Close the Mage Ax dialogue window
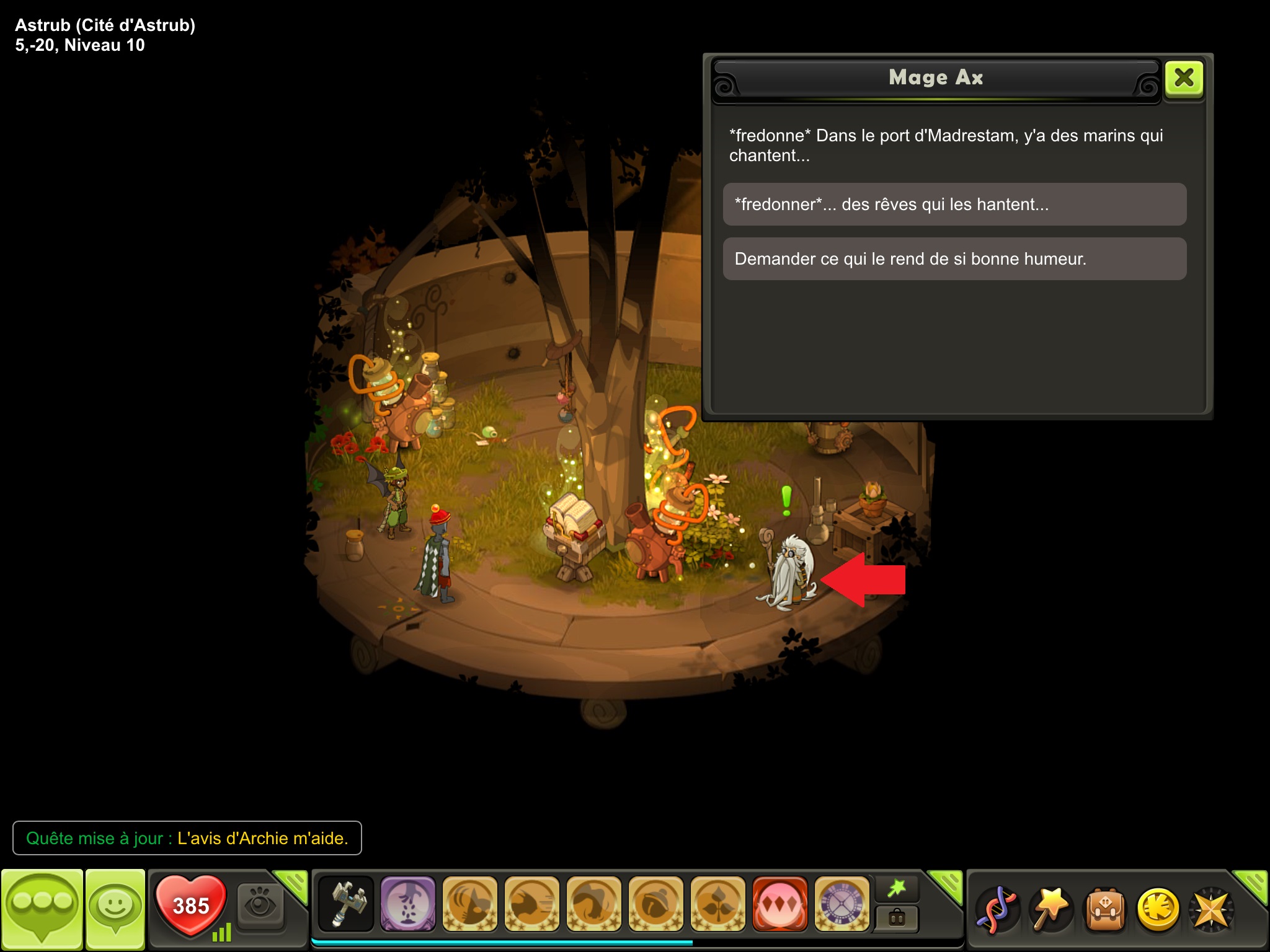 click(x=1184, y=78)
